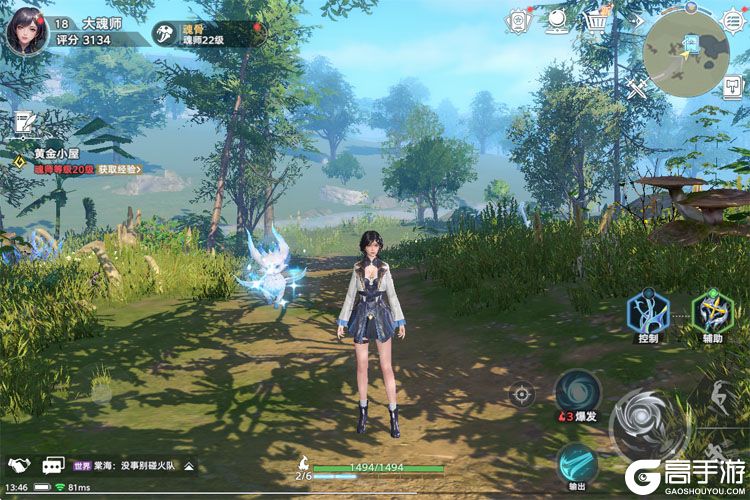The width and height of the screenshot is (750, 500).
Task: Use the 爆发 burst skill
Action: [578, 391]
